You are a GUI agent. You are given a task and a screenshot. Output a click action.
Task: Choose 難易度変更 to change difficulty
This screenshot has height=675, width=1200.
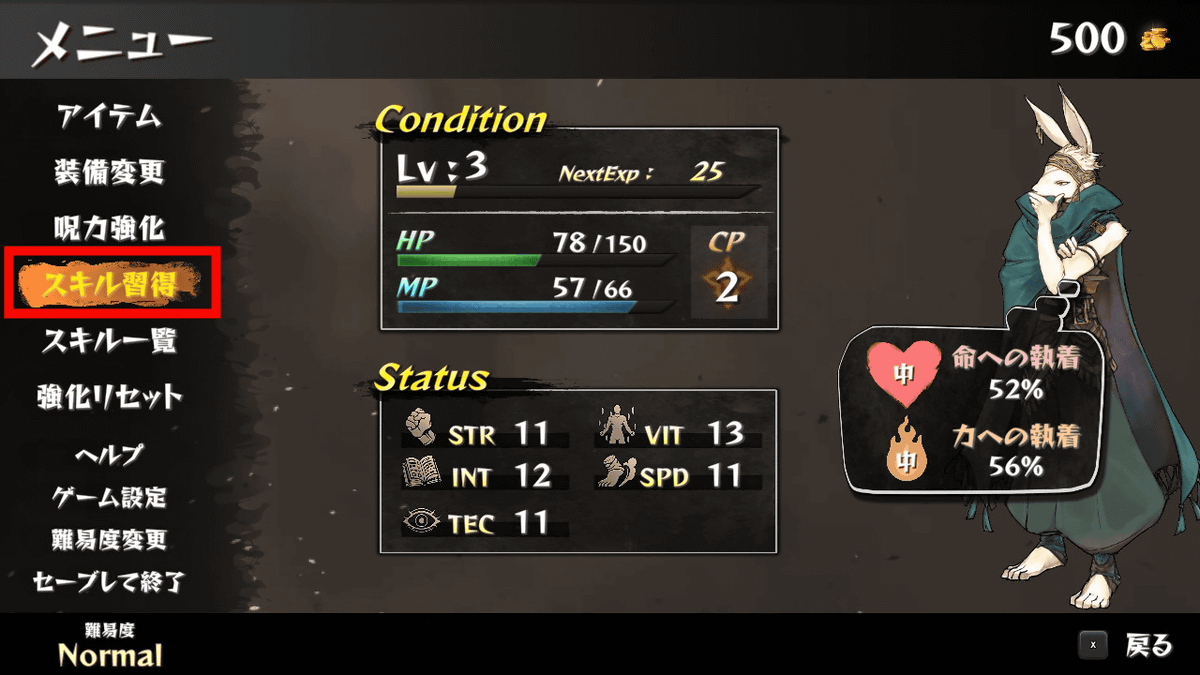click(109, 540)
